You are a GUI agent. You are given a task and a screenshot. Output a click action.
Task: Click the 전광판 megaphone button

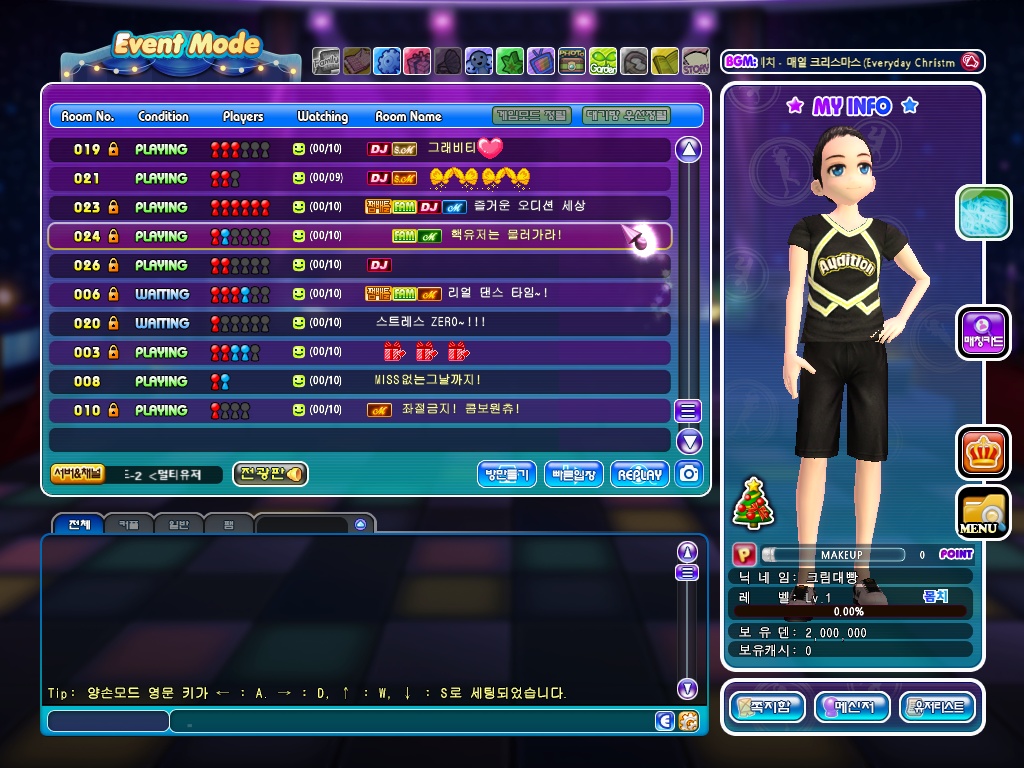click(x=269, y=474)
